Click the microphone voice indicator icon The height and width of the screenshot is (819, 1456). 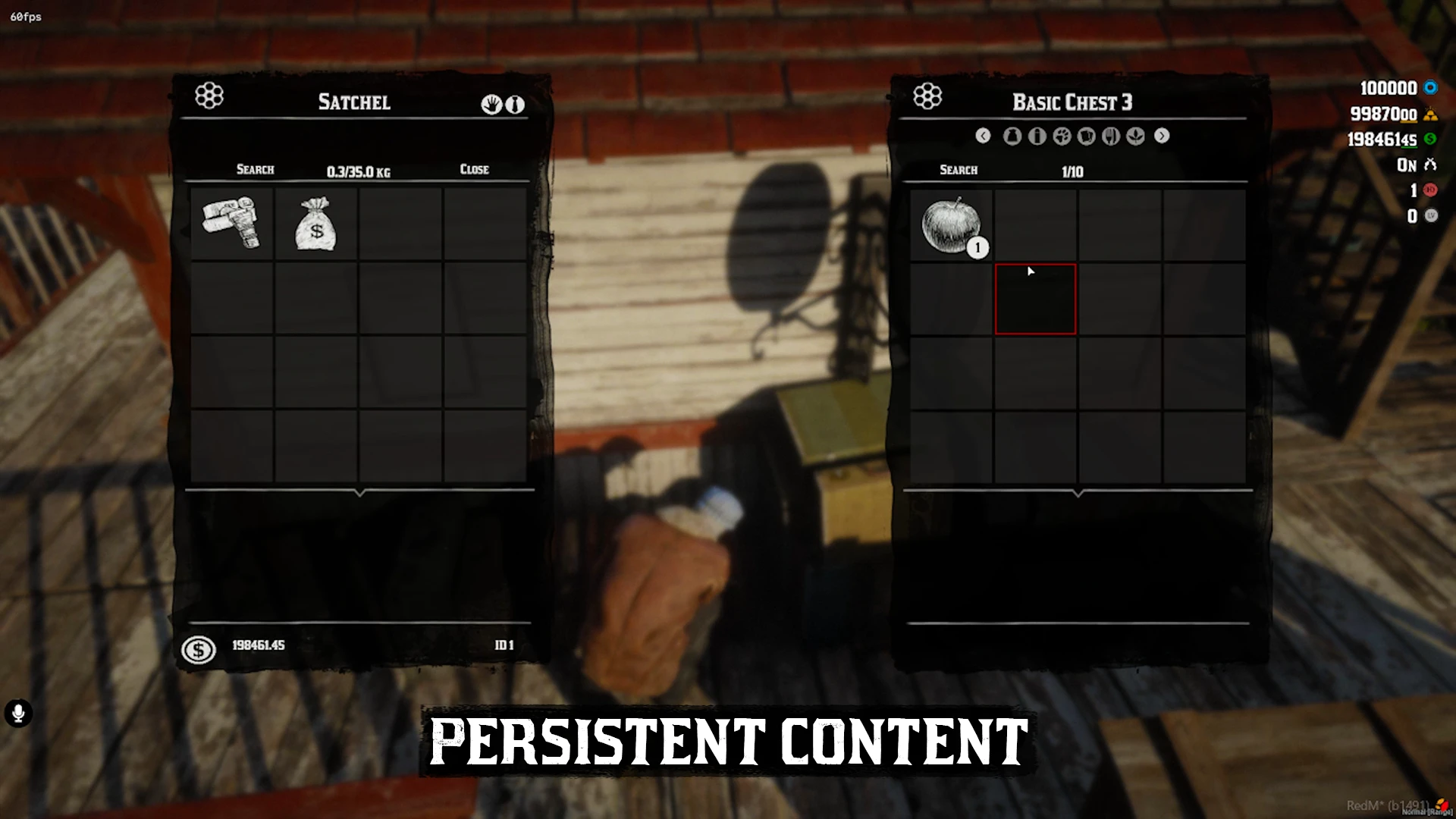(x=18, y=713)
